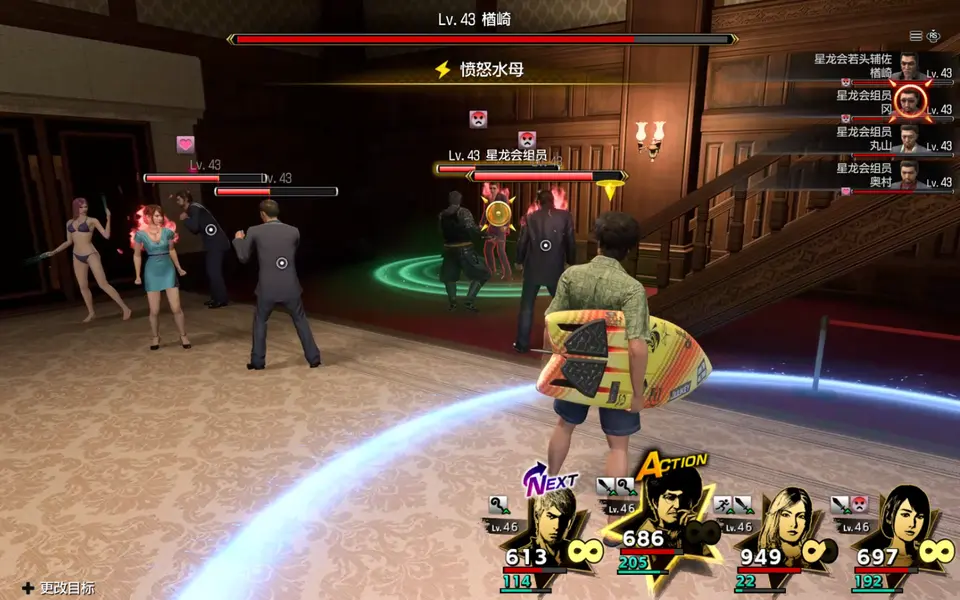Select the NEXT party member portrait
This screenshot has height=600, width=960.
pos(555,520)
